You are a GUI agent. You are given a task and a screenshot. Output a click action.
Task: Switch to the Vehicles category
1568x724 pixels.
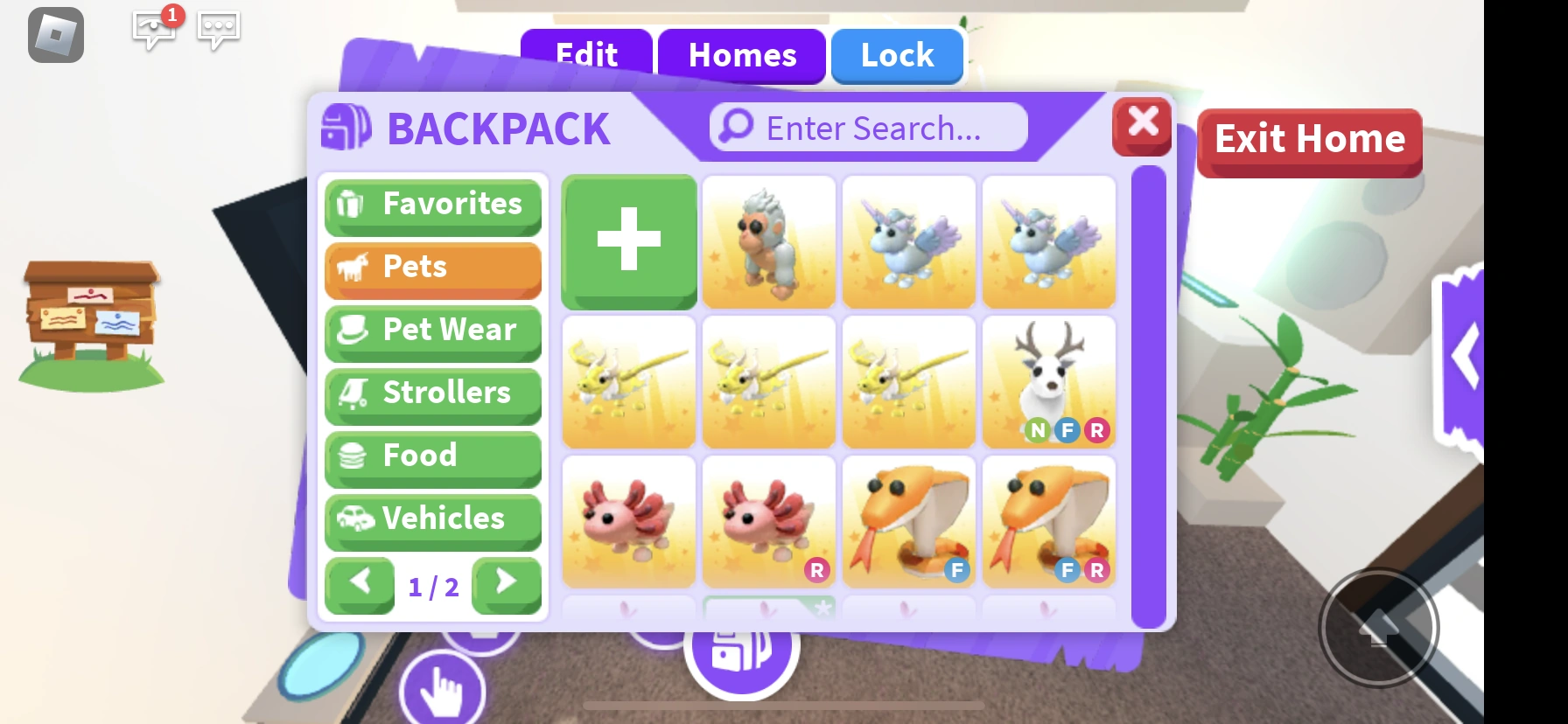[432, 519]
